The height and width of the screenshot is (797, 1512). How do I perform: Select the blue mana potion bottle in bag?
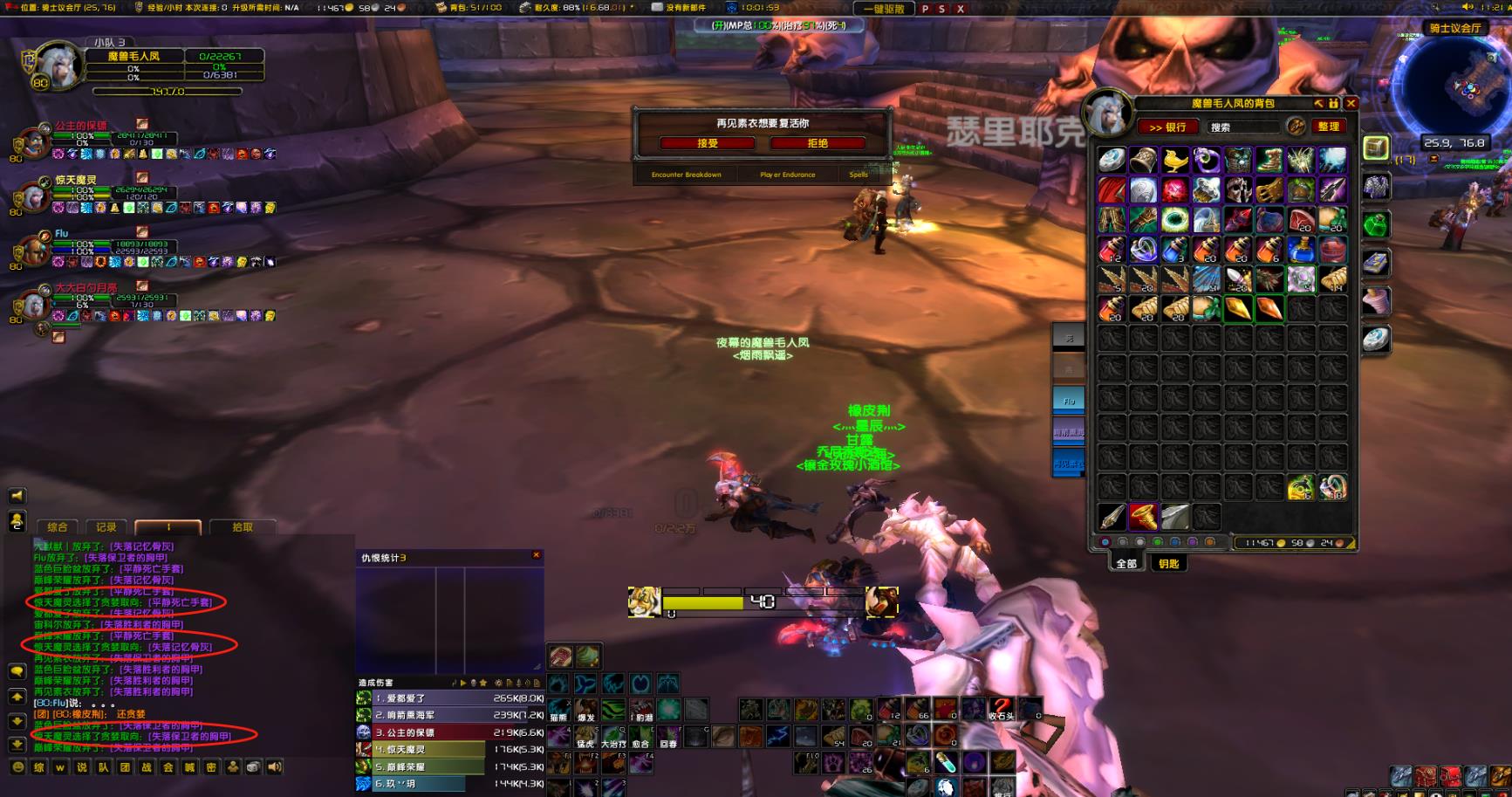pos(1301,251)
